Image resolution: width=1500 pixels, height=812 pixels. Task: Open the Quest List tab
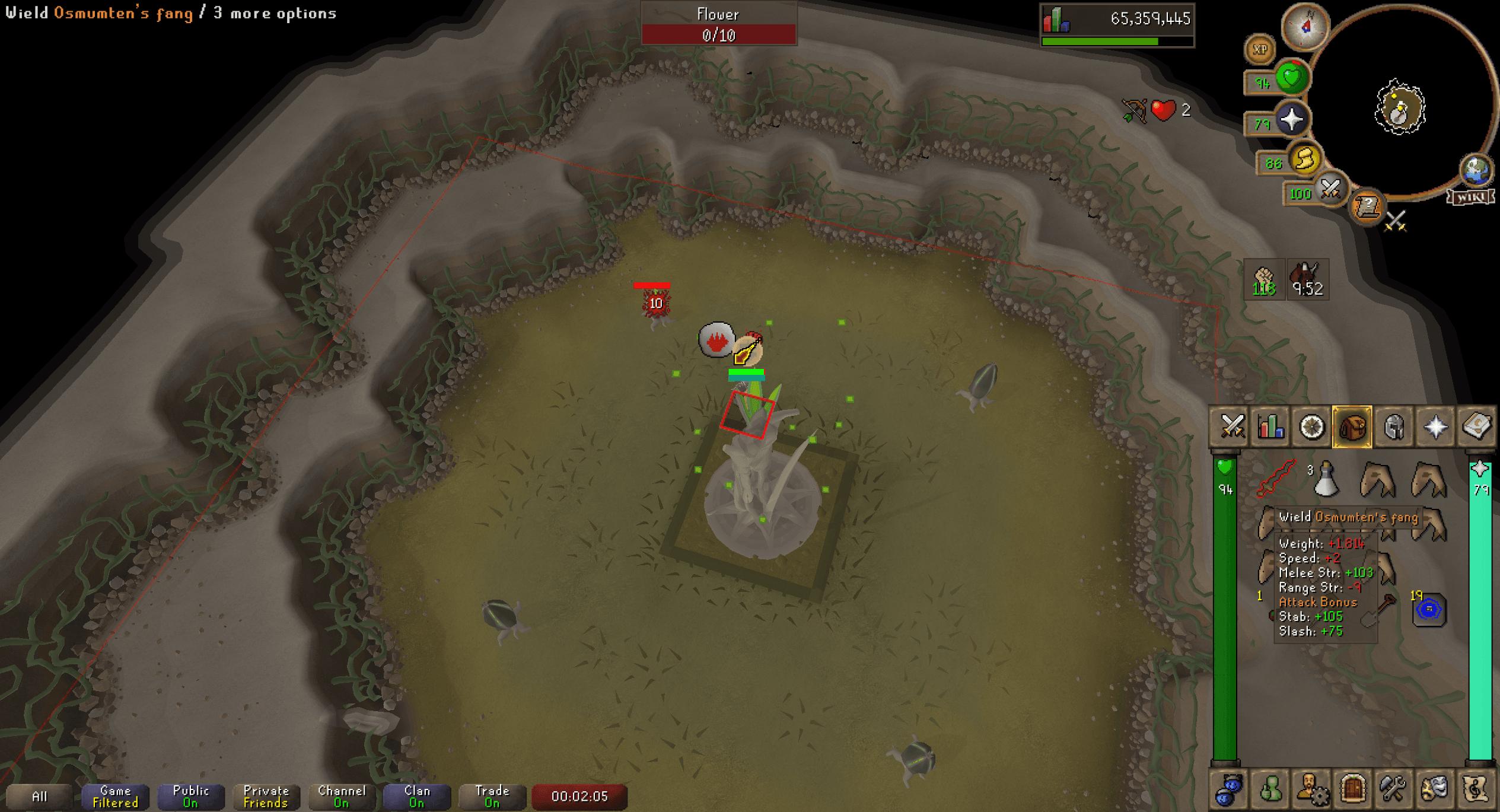tap(1311, 426)
